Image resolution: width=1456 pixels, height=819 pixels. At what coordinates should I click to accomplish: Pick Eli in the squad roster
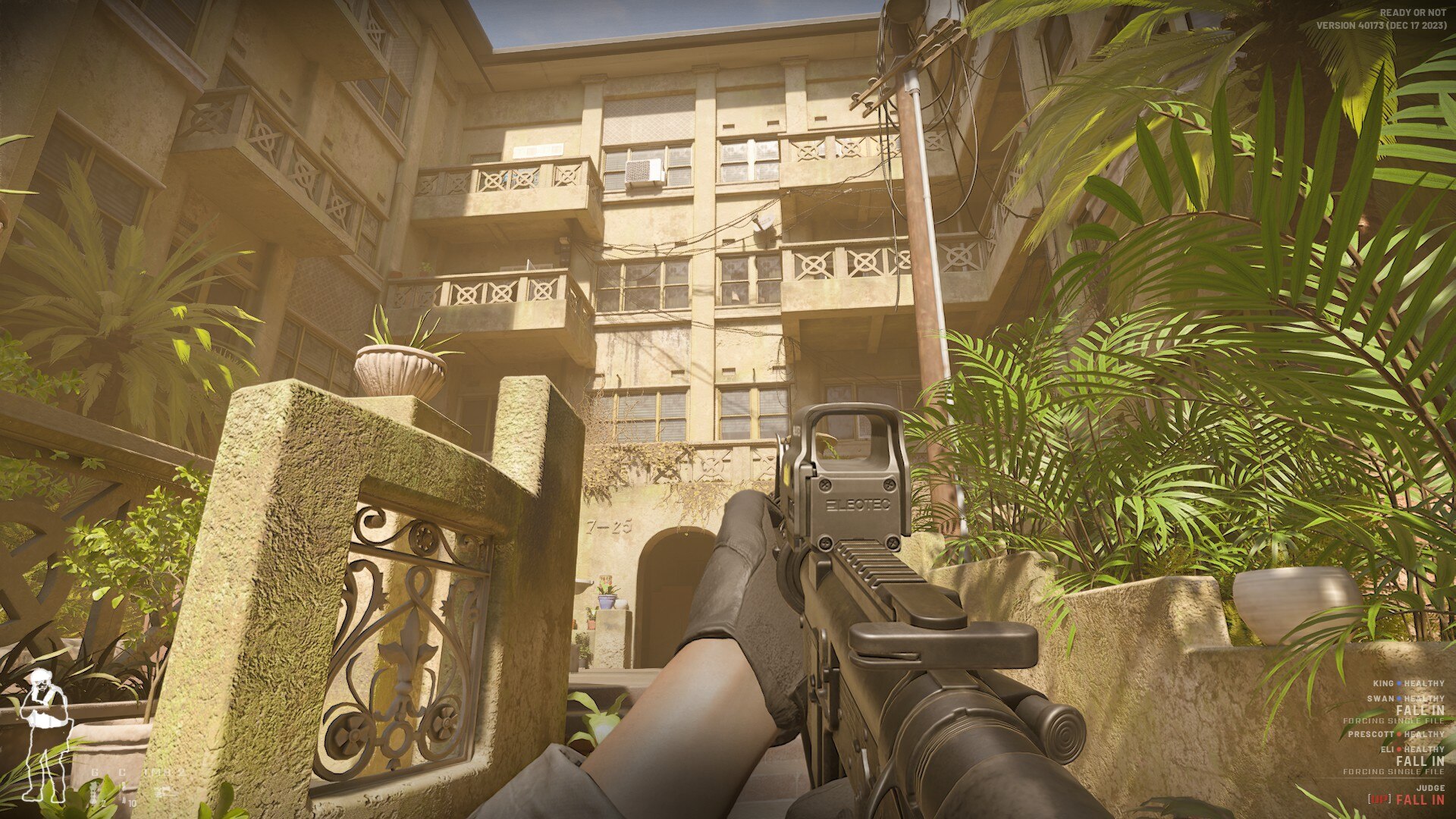click(1387, 749)
